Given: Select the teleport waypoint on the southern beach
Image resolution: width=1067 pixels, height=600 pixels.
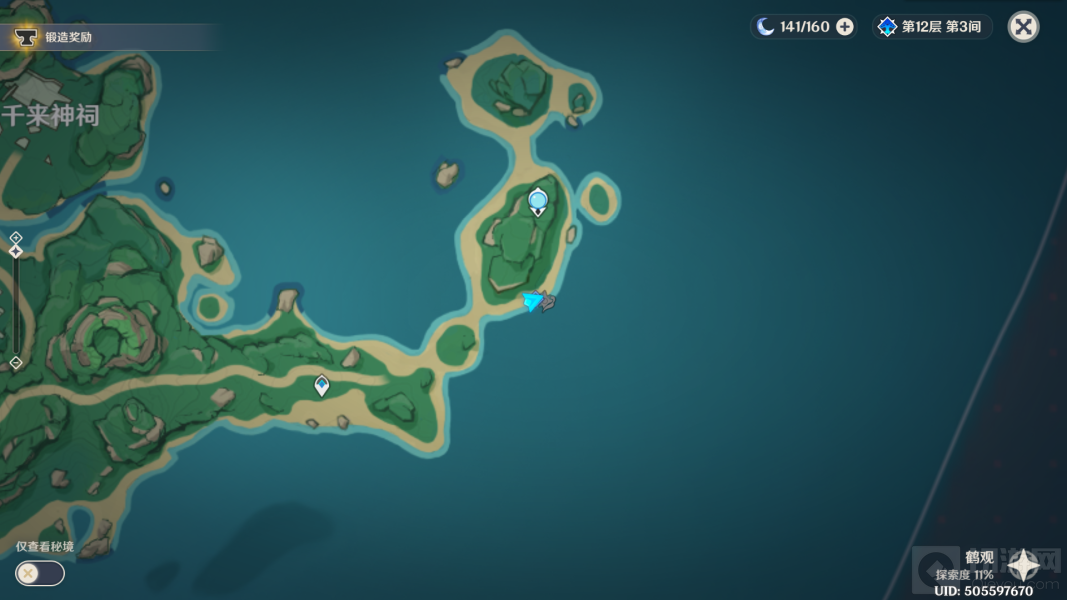Looking at the screenshot, I should click(322, 385).
